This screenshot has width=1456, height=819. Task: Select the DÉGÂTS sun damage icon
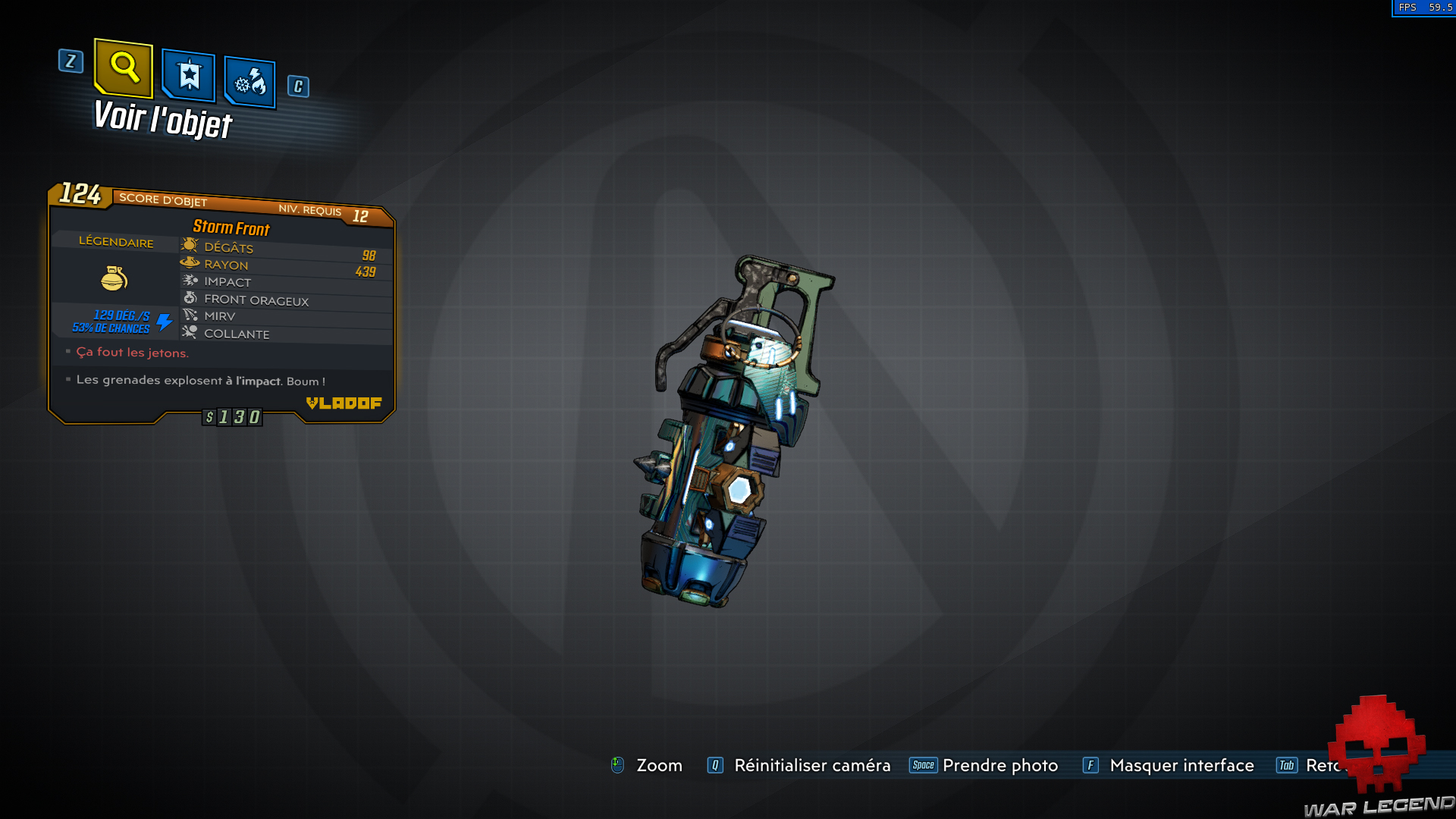click(190, 246)
